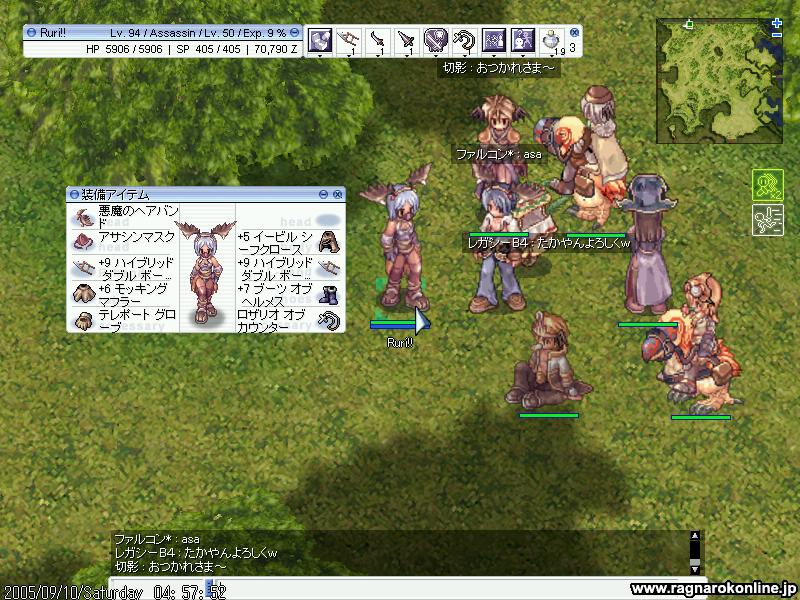Click the +6 Mocking Muffler slot
The width and height of the screenshot is (800, 600).
tap(83, 293)
